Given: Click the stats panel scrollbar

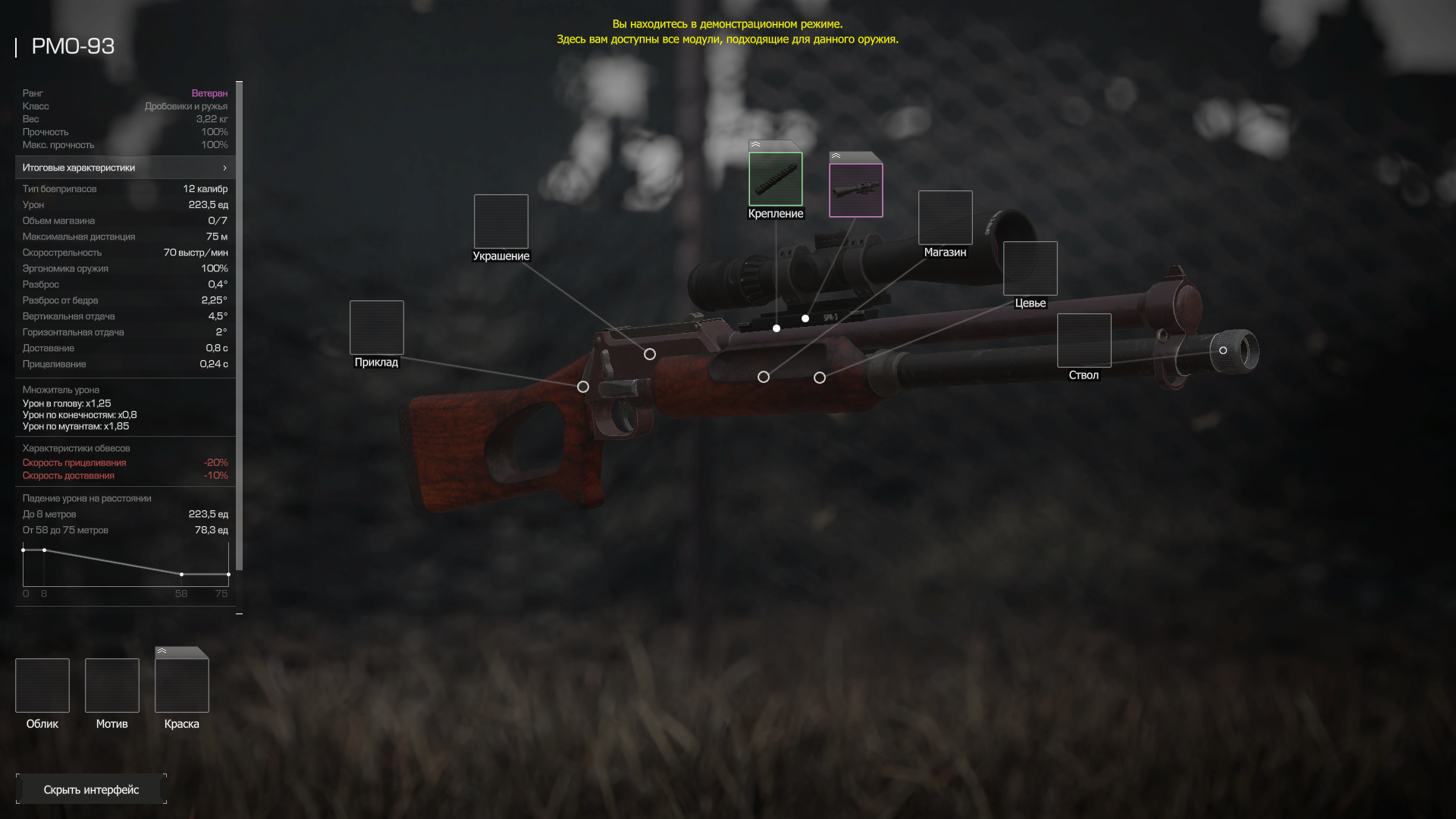Looking at the screenshot, I should (x=240, y=326).
